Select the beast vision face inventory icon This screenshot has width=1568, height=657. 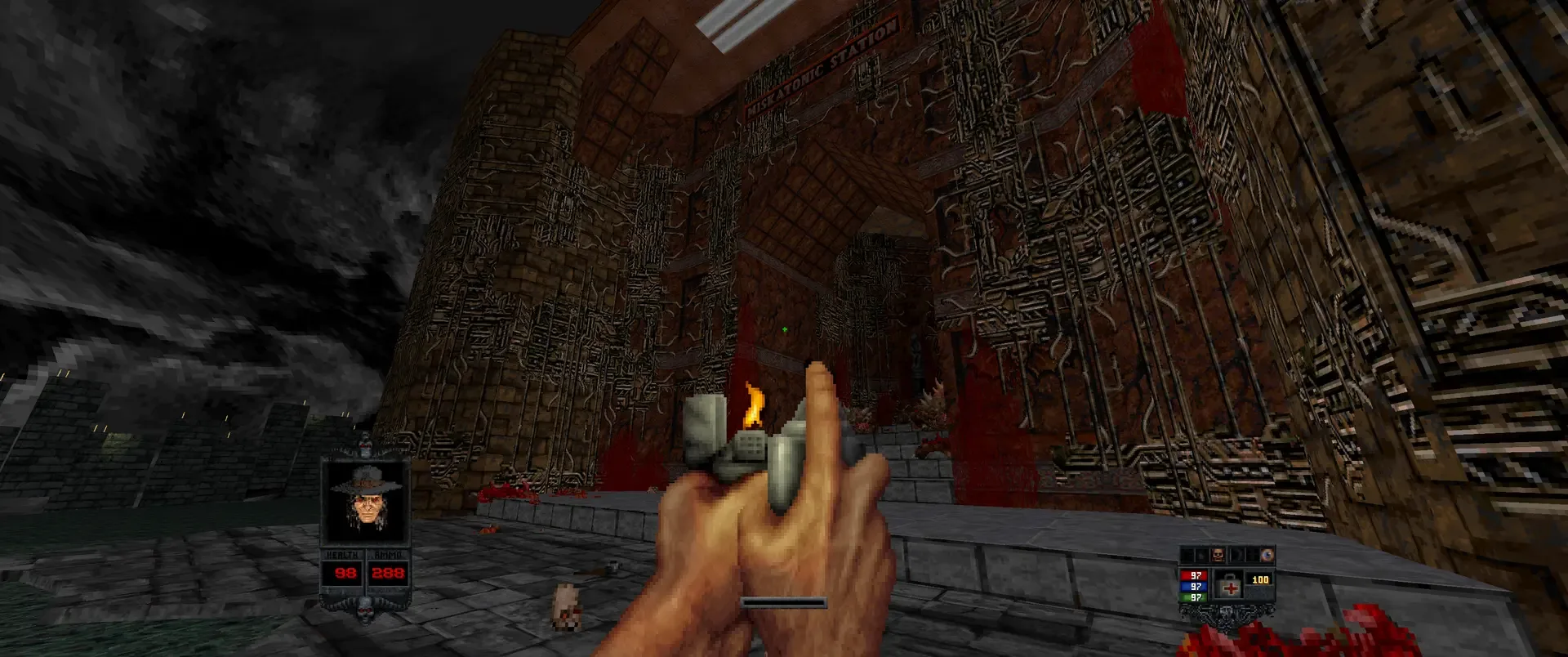1218,555
